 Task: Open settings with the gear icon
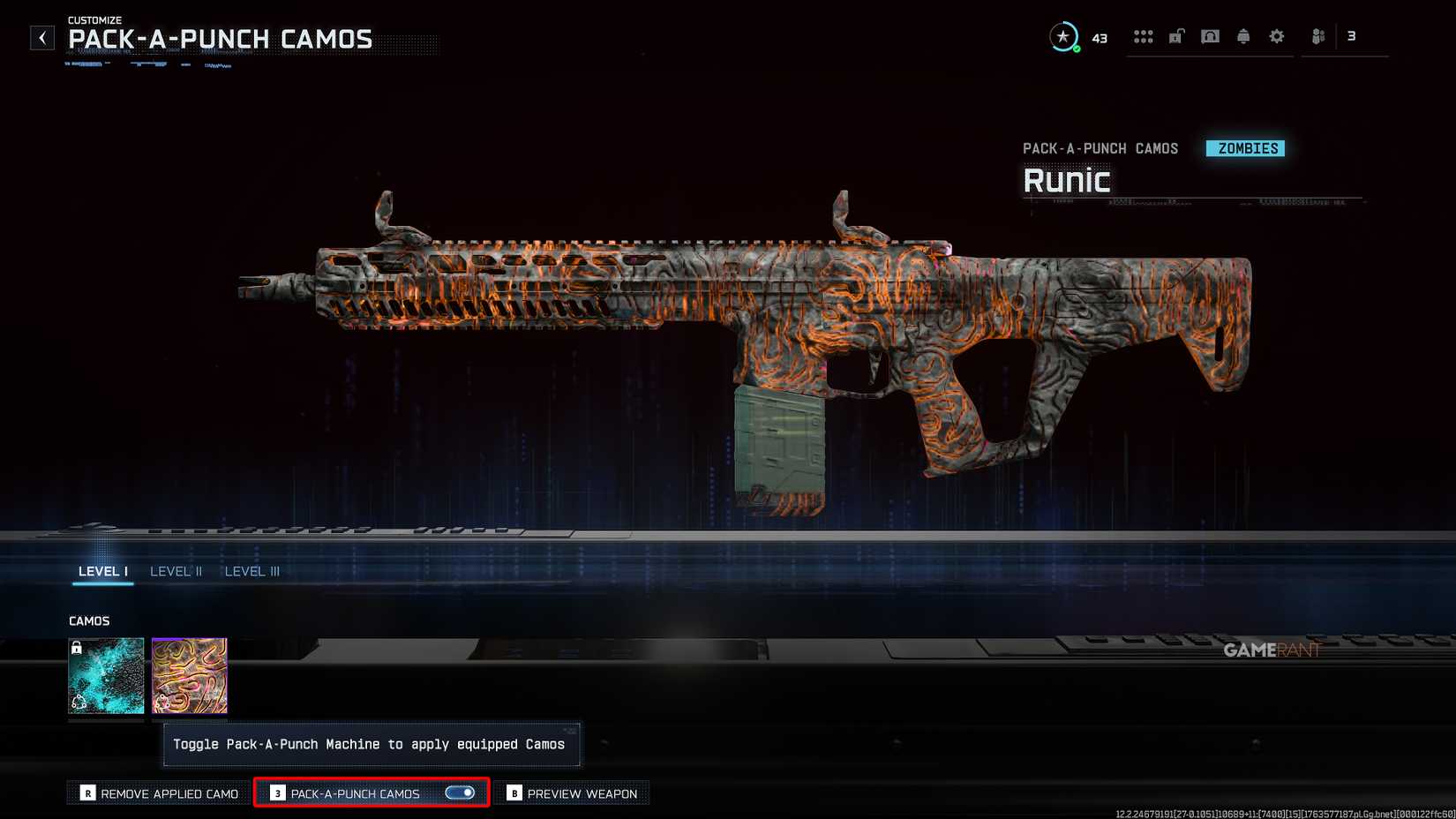point(1276,35)
